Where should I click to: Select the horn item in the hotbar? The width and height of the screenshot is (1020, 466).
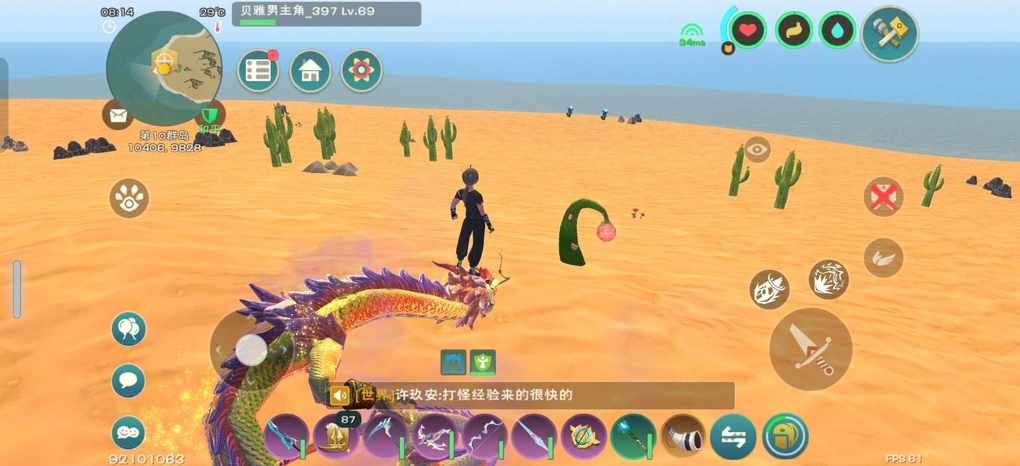pos(683,437)
